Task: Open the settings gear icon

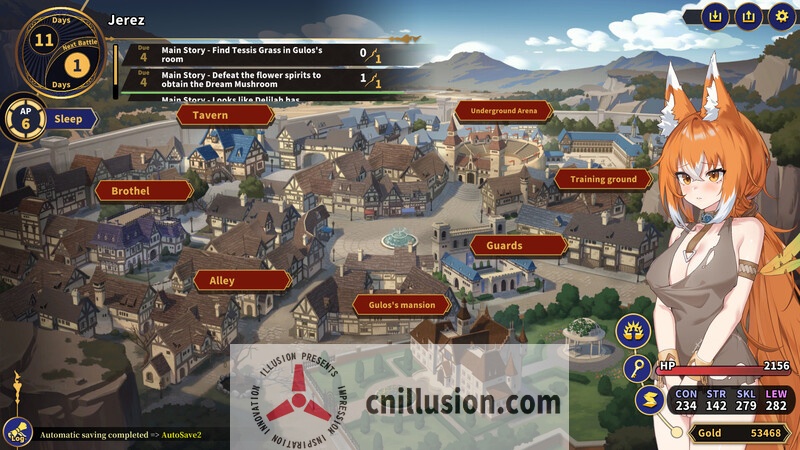Action: [x=781, y=16]
